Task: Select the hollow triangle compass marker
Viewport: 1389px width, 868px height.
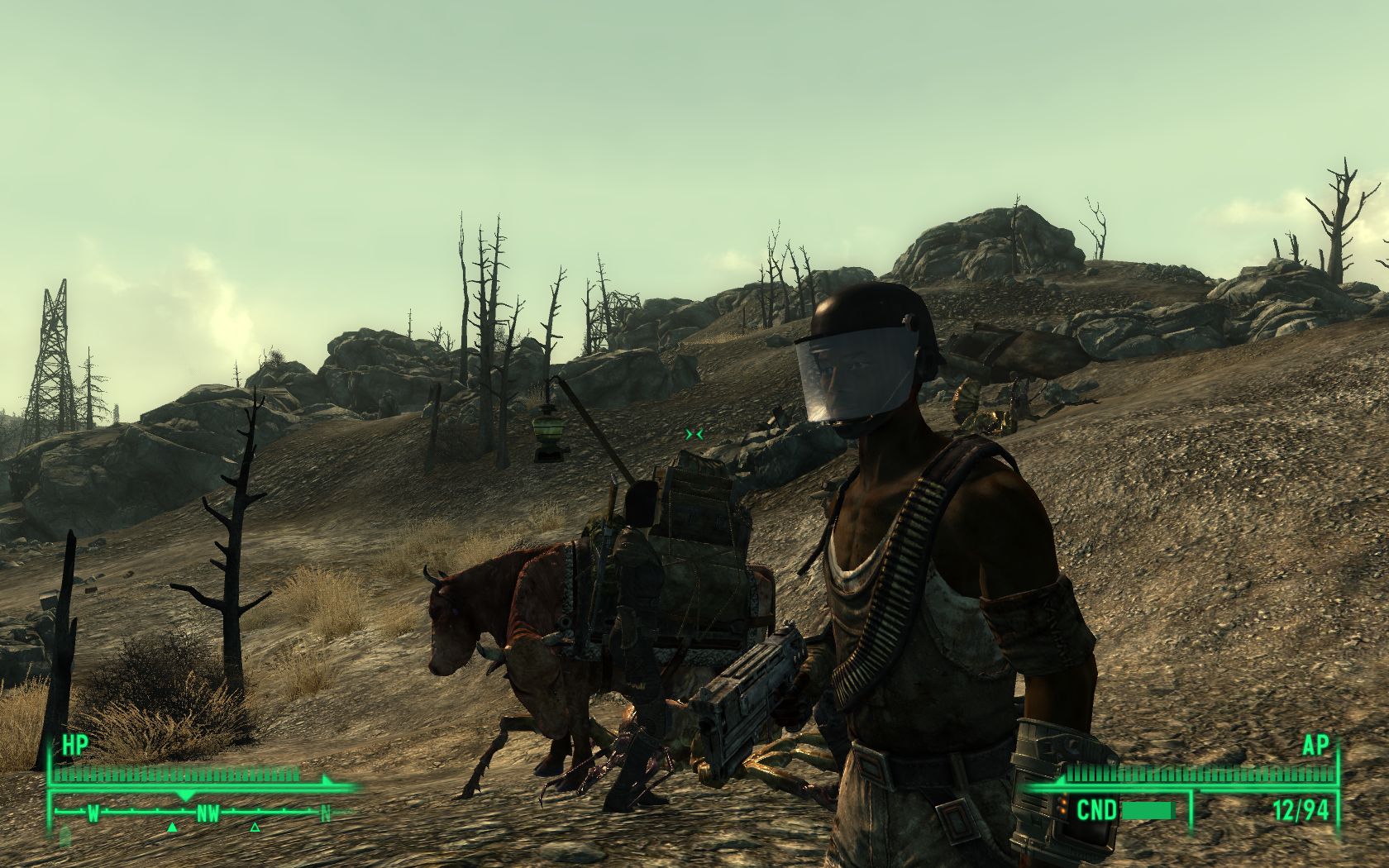Action: point(255,827)
